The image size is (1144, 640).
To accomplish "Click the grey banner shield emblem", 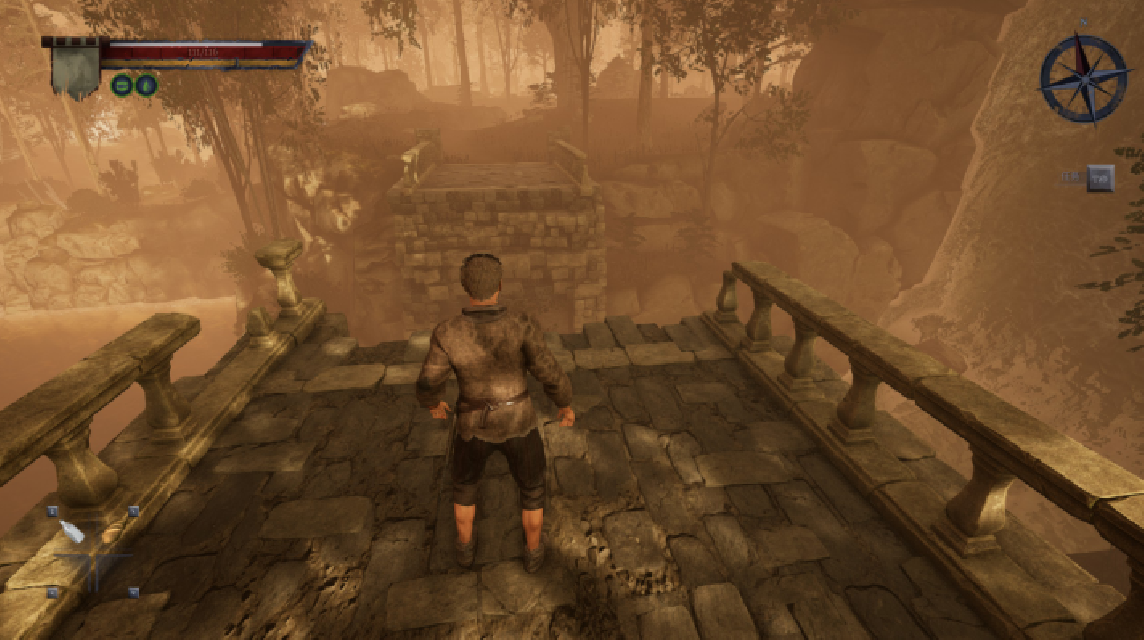I will coord(75,68).
